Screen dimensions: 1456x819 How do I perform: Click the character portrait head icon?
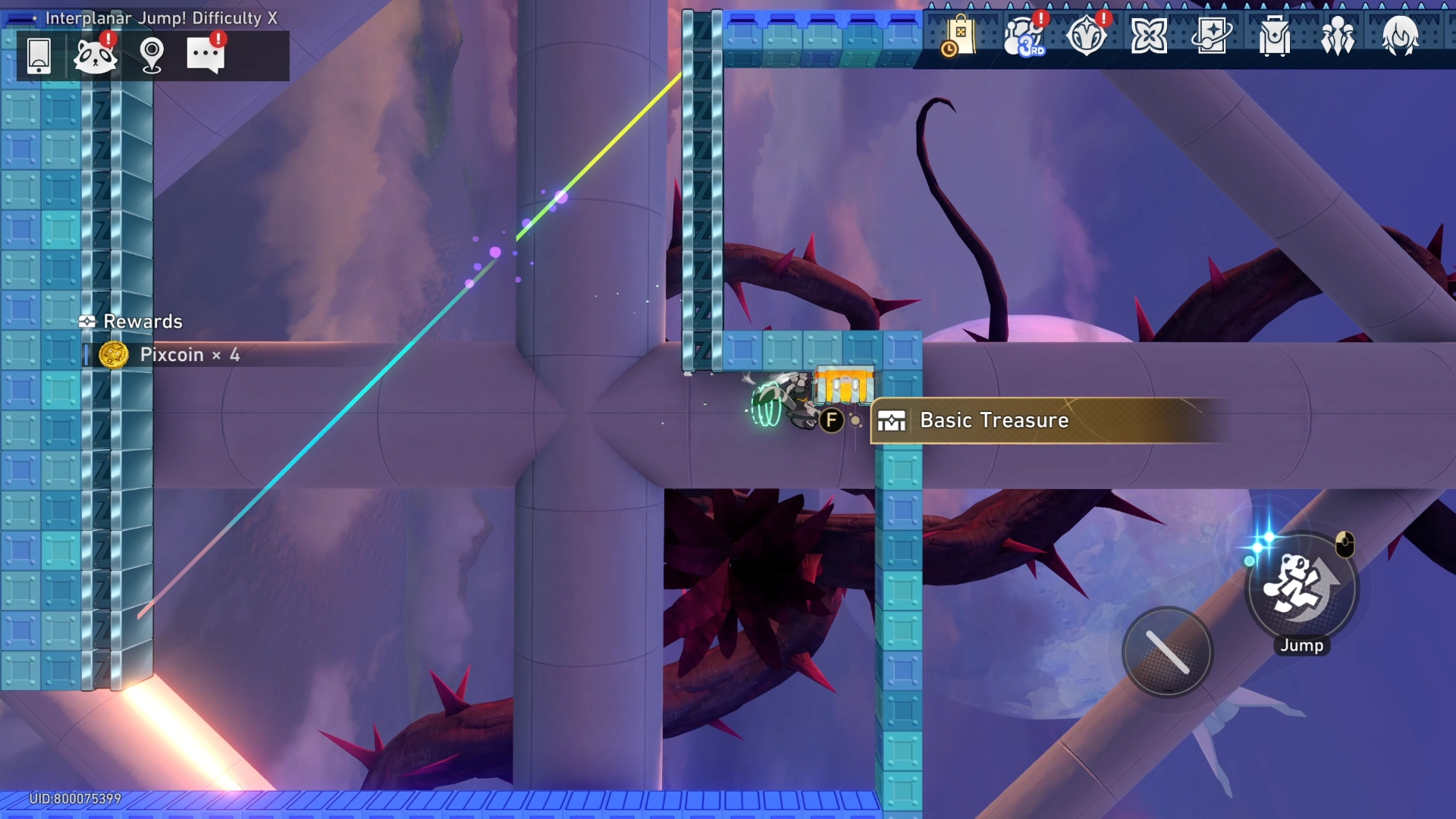tap(1400, 36)
